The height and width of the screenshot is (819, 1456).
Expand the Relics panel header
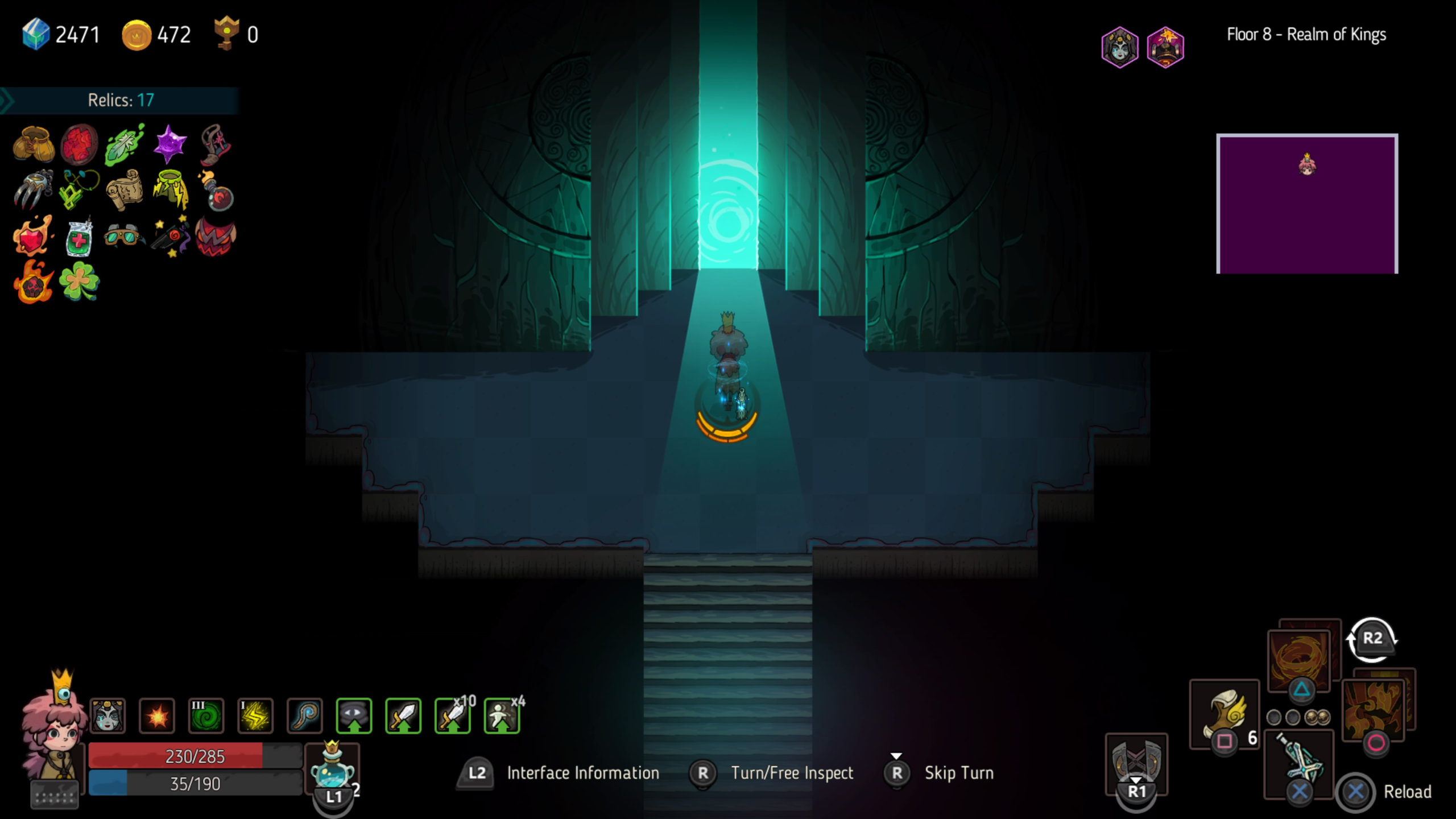[119, 100]
